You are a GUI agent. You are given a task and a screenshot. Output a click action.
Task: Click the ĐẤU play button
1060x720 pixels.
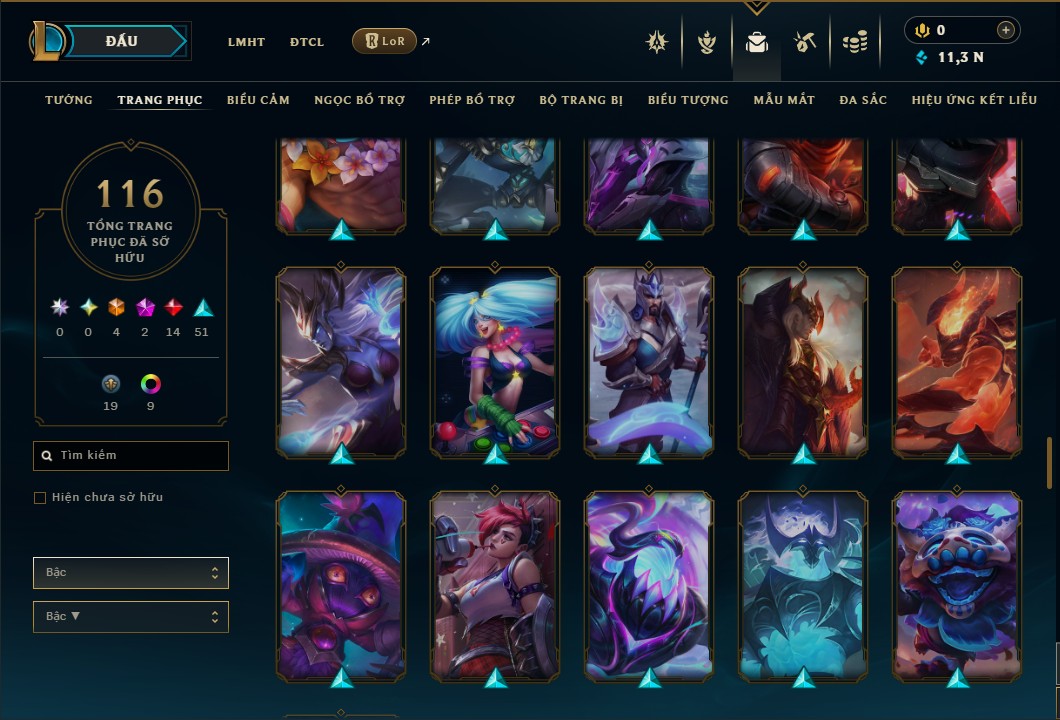[x=122, y=41]
